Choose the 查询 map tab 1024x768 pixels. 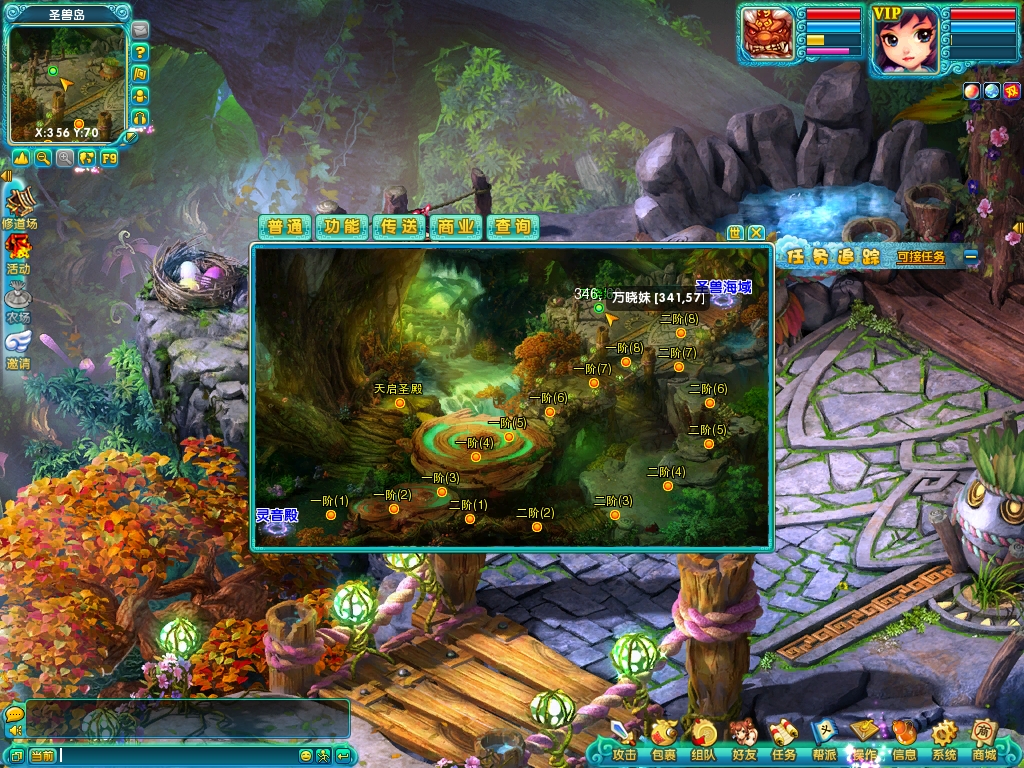[x=513, y=227]
